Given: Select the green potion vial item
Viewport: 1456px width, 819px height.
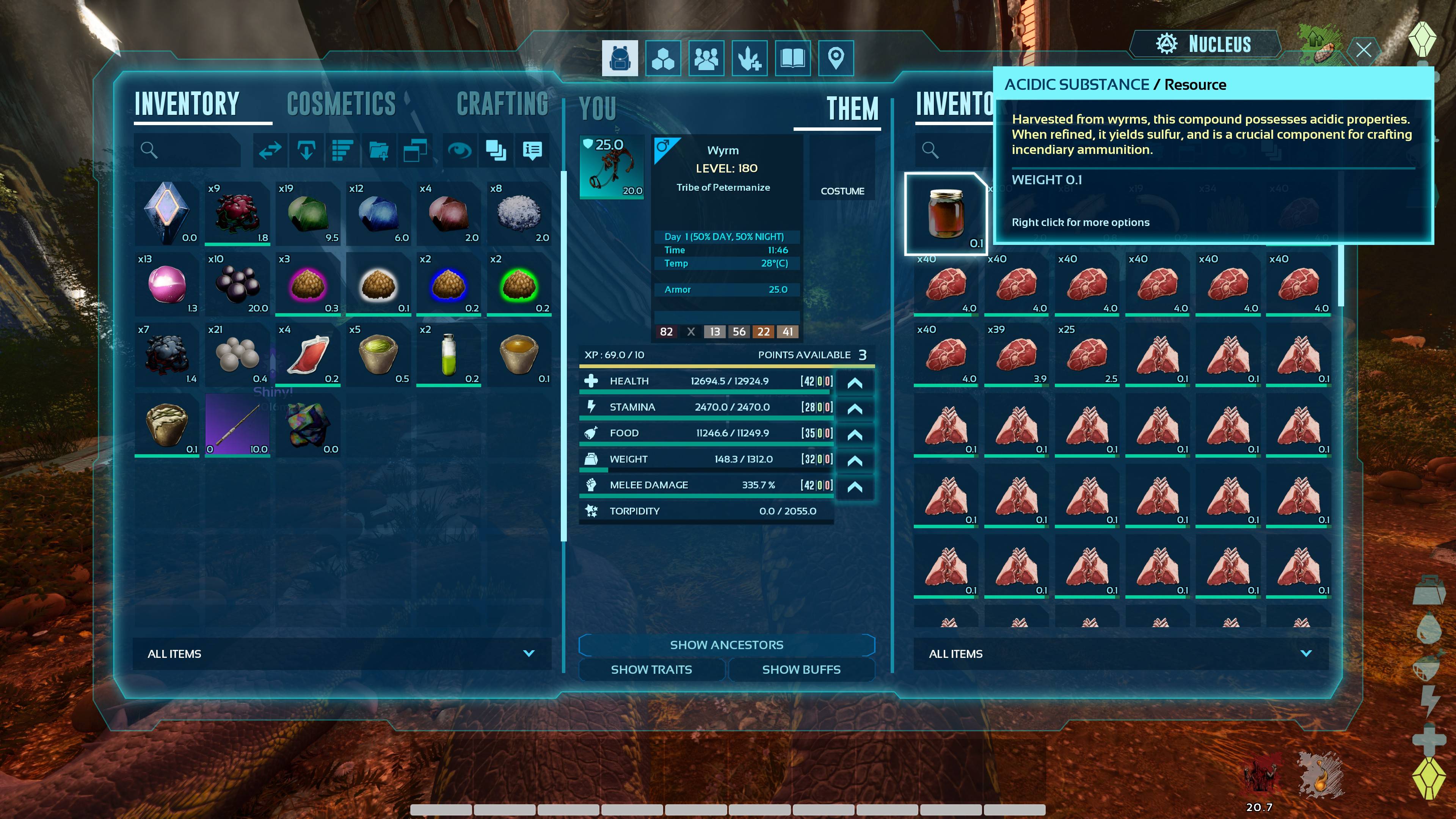Looking at the screenshot, I should coord(448,355).
